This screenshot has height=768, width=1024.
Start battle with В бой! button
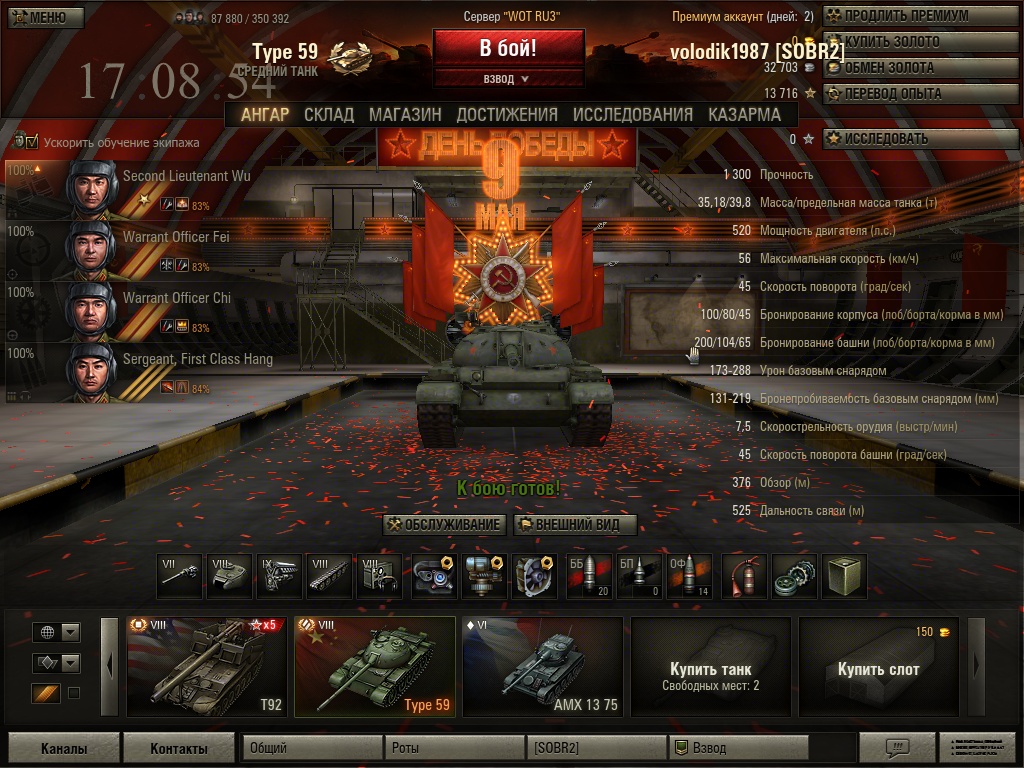click(508, 48)
